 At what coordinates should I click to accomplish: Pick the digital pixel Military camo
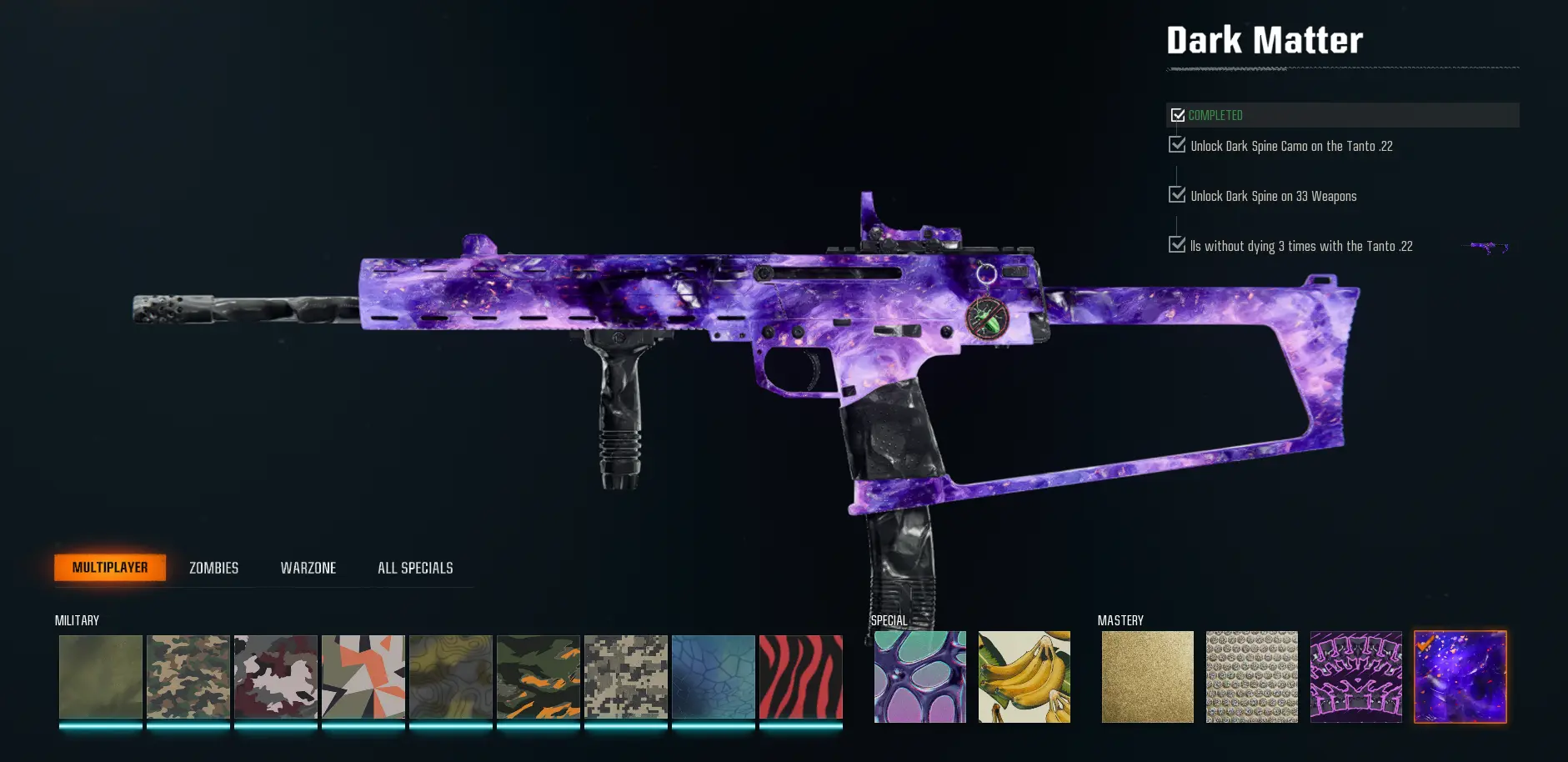coord(626,677)
